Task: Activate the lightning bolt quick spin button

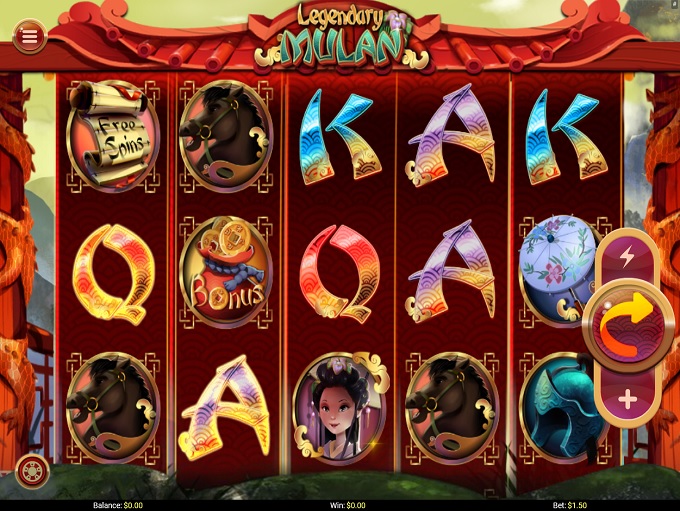Action: click(627, 257)
